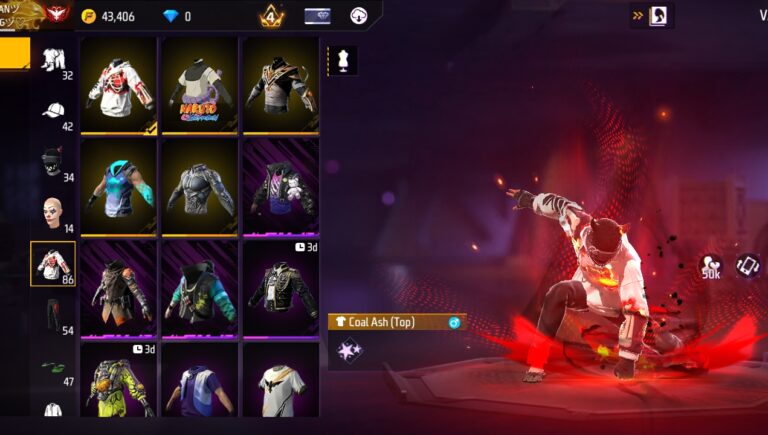Switch to the caps category
Viewport: 768px width, 435px height.
point(53,111)
